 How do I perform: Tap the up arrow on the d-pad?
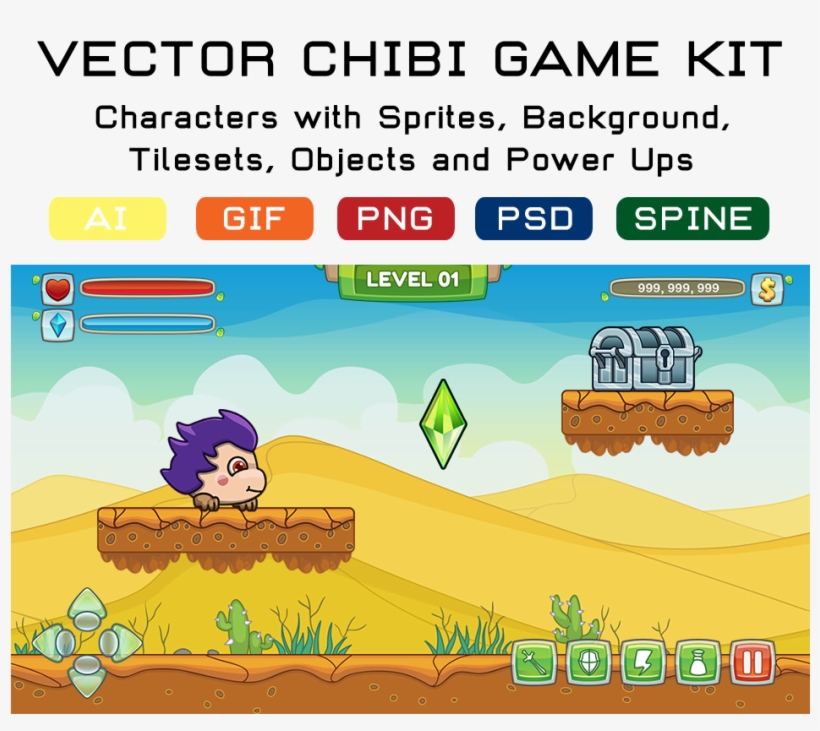88,606
